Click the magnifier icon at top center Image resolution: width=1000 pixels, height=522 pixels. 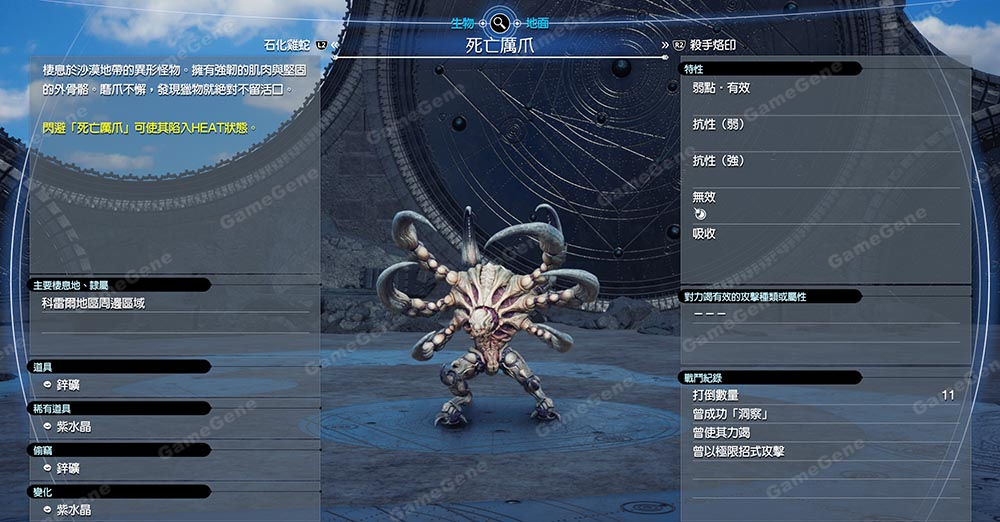498,21
